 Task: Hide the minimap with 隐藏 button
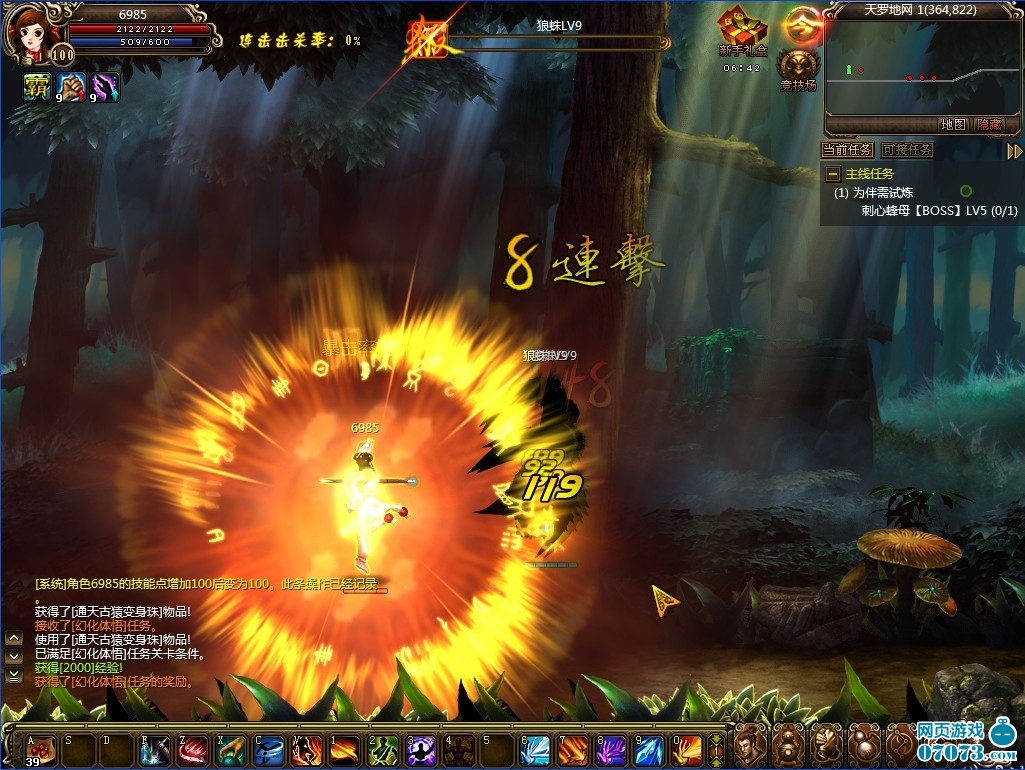[989, 125]
